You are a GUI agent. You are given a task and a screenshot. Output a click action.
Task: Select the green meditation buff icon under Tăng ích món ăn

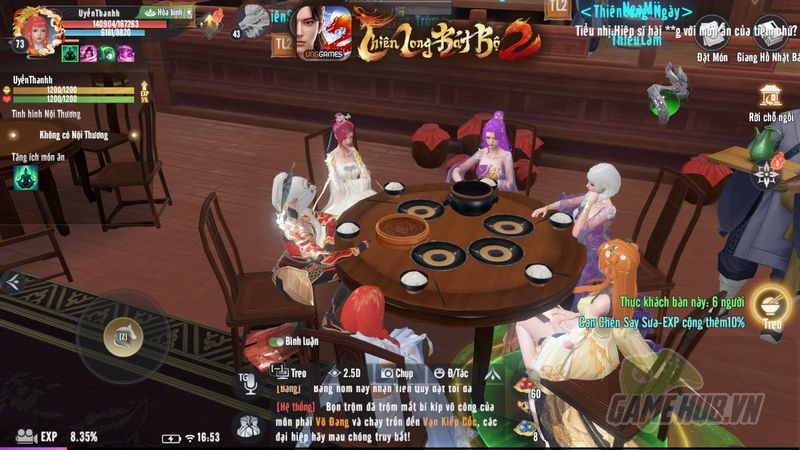pyautogui.click(x=25, y=177)
